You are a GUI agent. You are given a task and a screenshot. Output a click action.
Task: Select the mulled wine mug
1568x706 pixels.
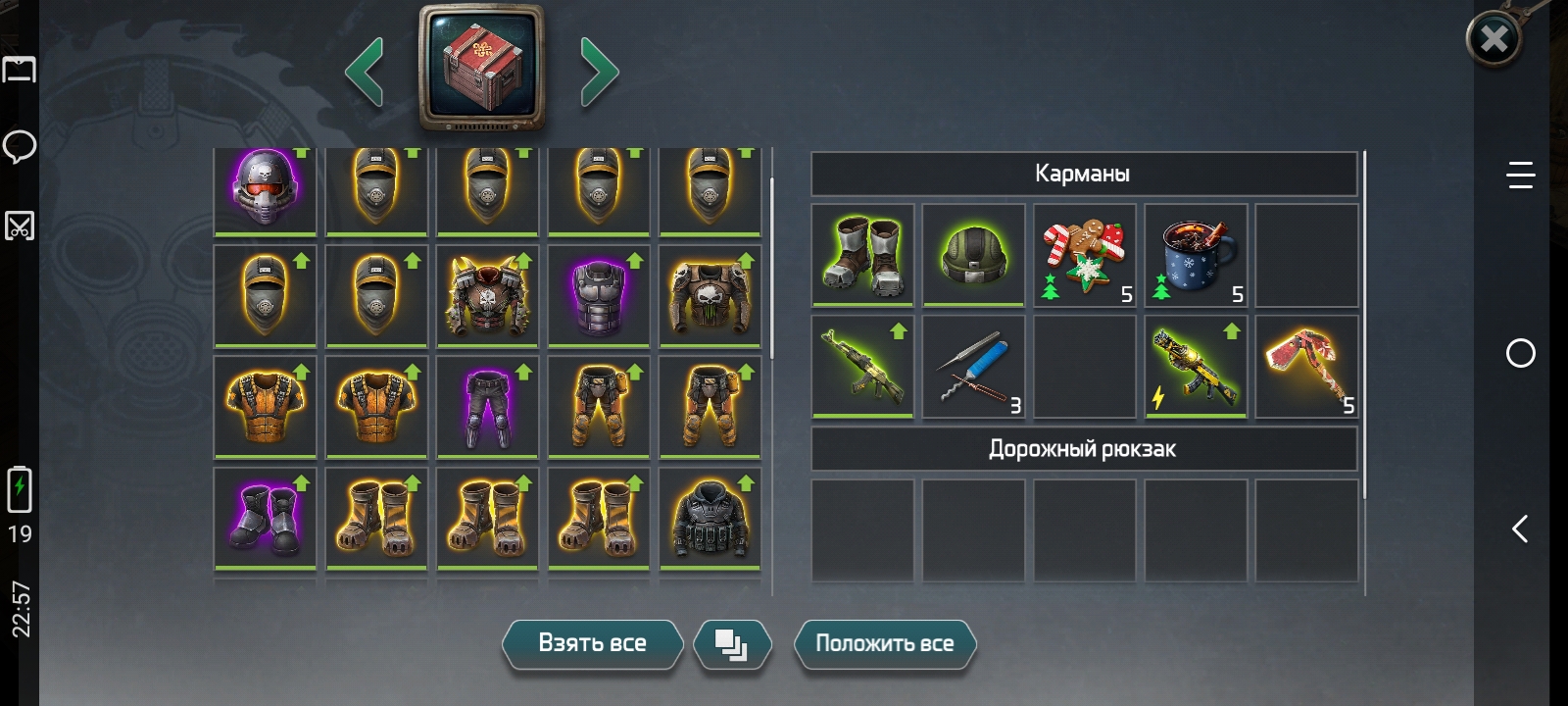click(1195, 255)
